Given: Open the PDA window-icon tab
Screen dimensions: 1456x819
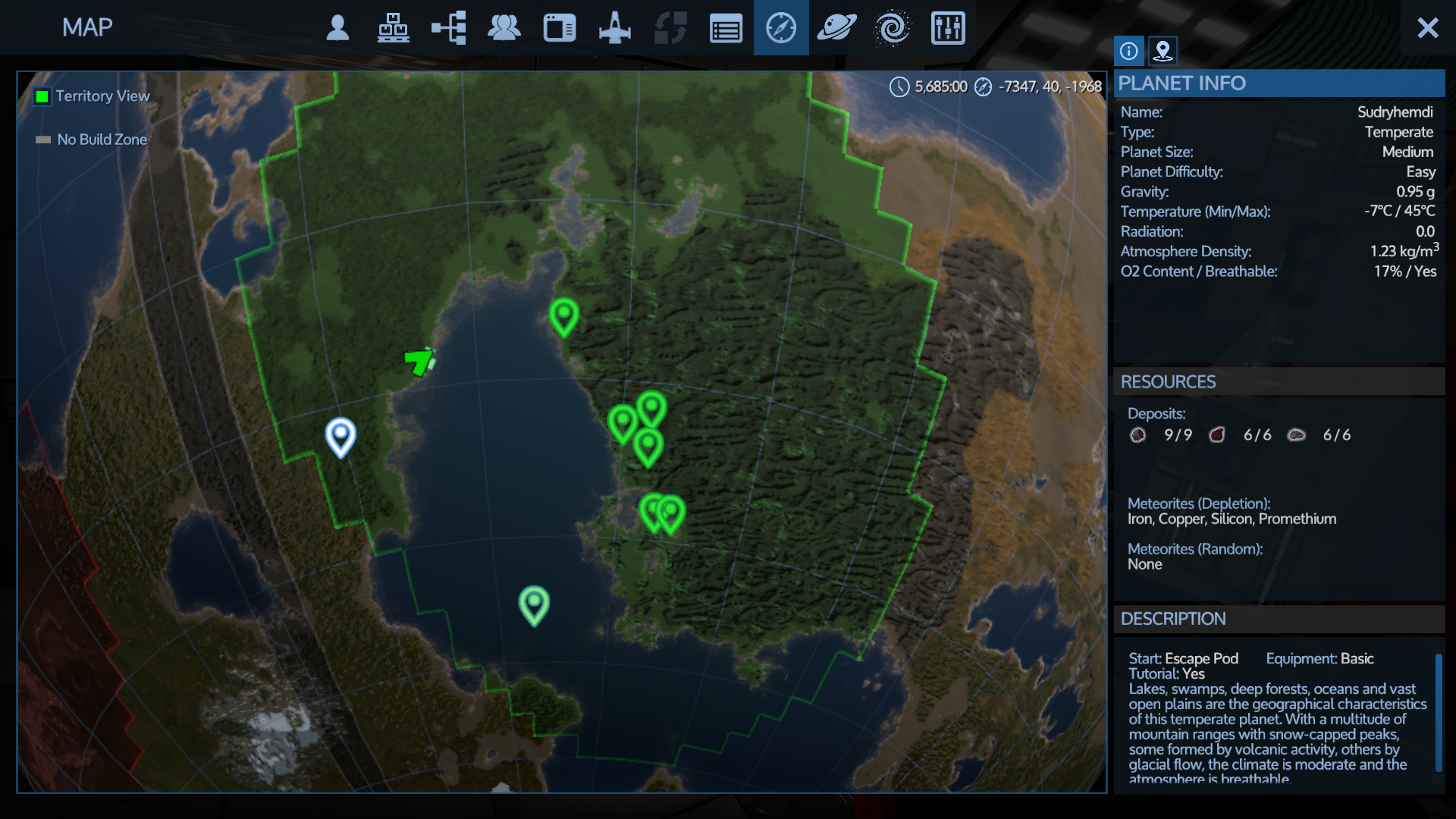Looking at the screenshot, I should coord(559,28).
